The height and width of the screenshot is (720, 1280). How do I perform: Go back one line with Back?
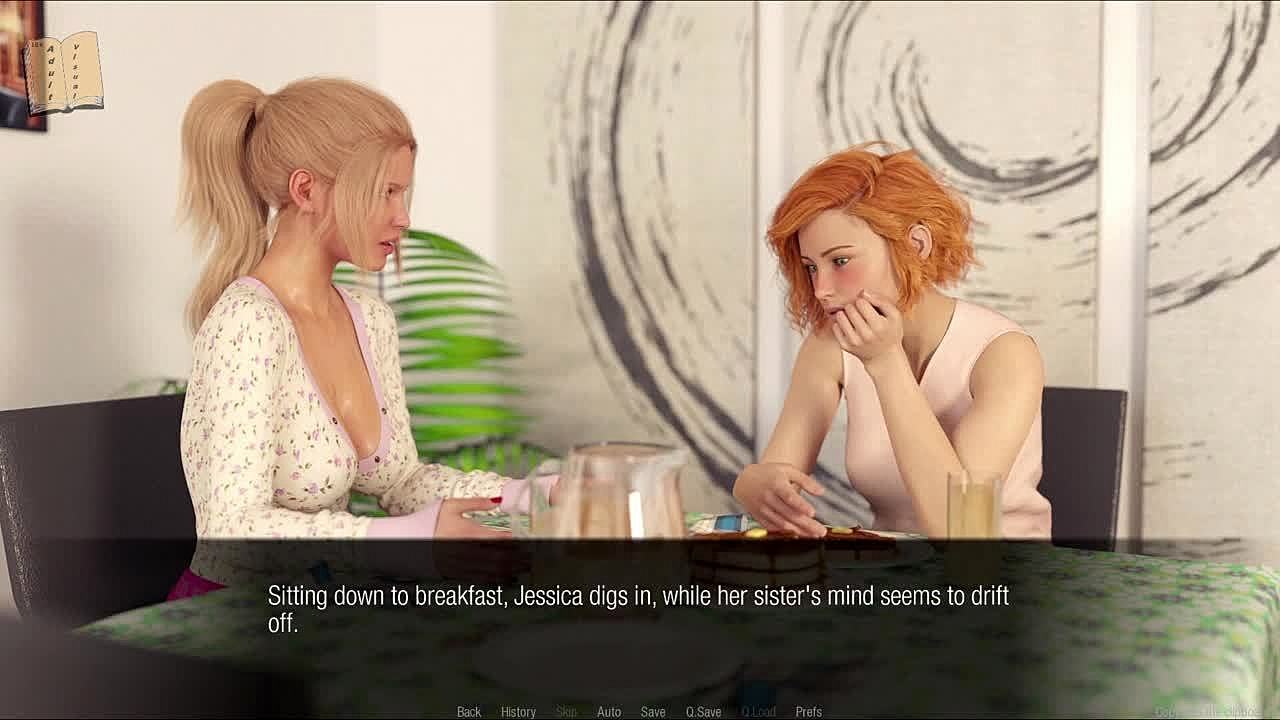469,712
